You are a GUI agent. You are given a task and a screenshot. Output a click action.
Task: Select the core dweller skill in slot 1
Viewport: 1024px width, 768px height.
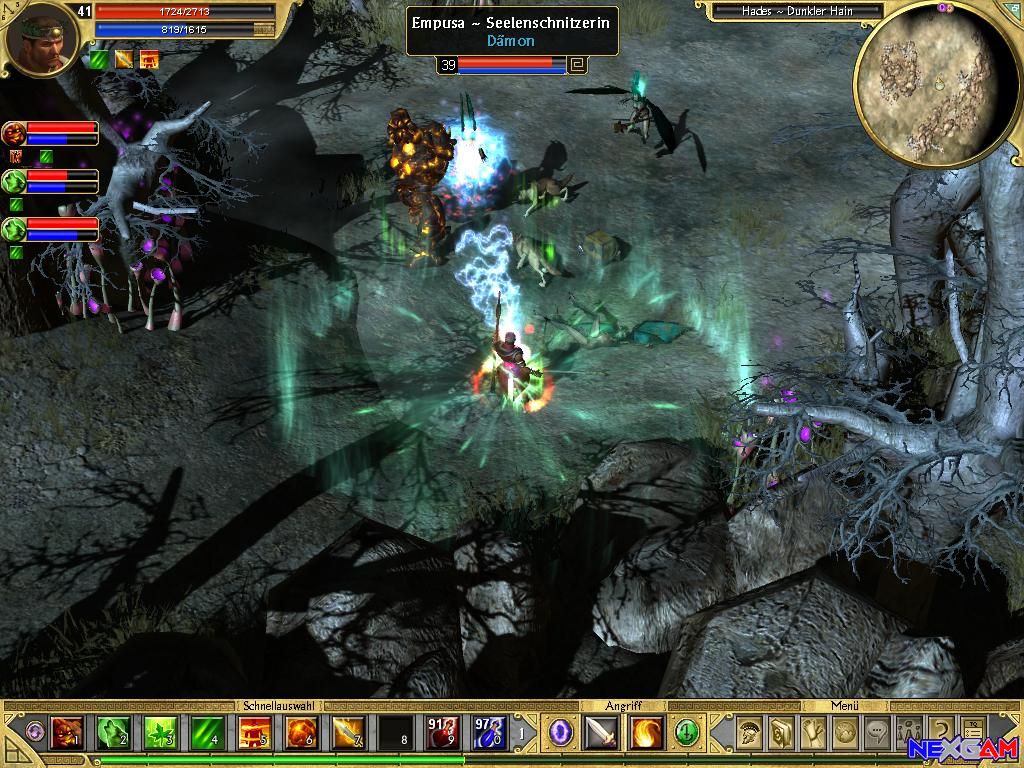pos(66,733)
